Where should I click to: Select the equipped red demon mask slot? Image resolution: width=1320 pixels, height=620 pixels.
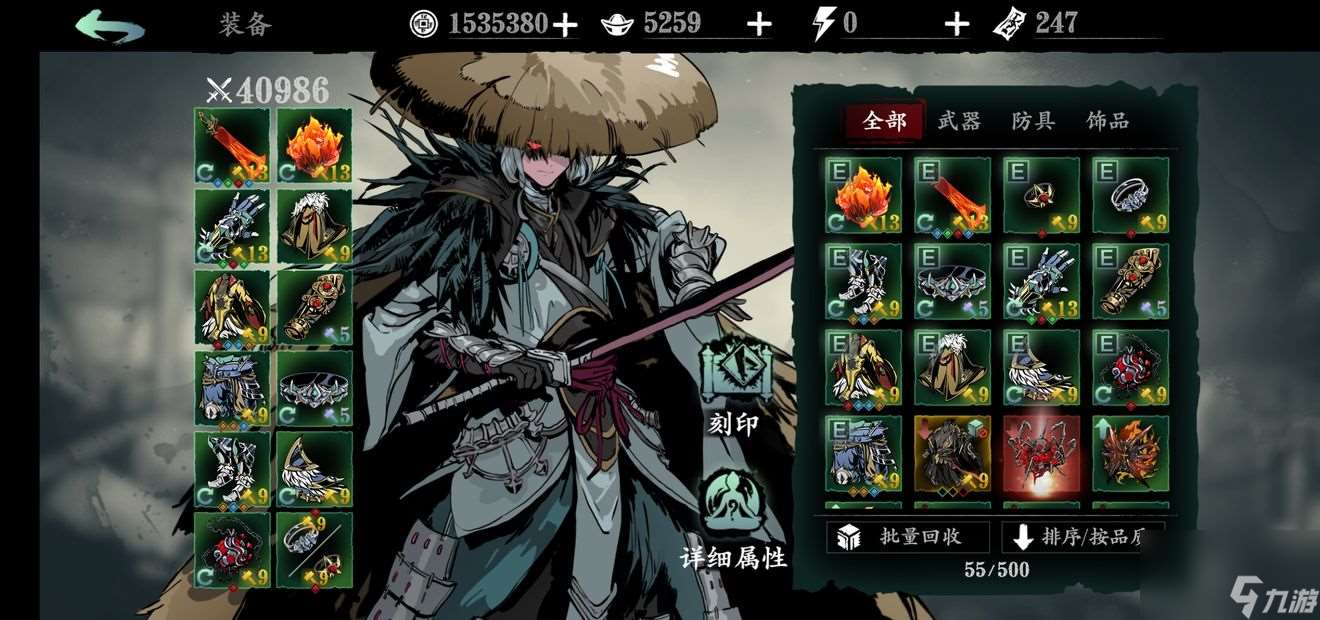tap(232, 550)
